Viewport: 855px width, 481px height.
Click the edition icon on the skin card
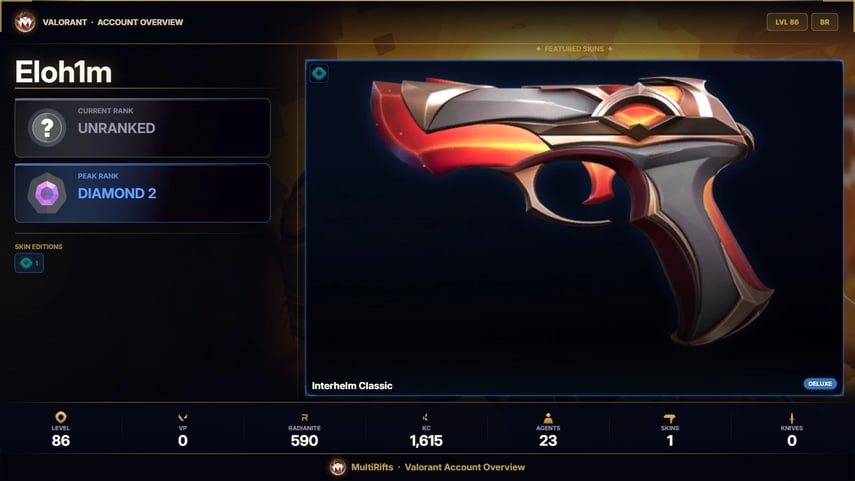pyautogui.click(x=319, y=73)
